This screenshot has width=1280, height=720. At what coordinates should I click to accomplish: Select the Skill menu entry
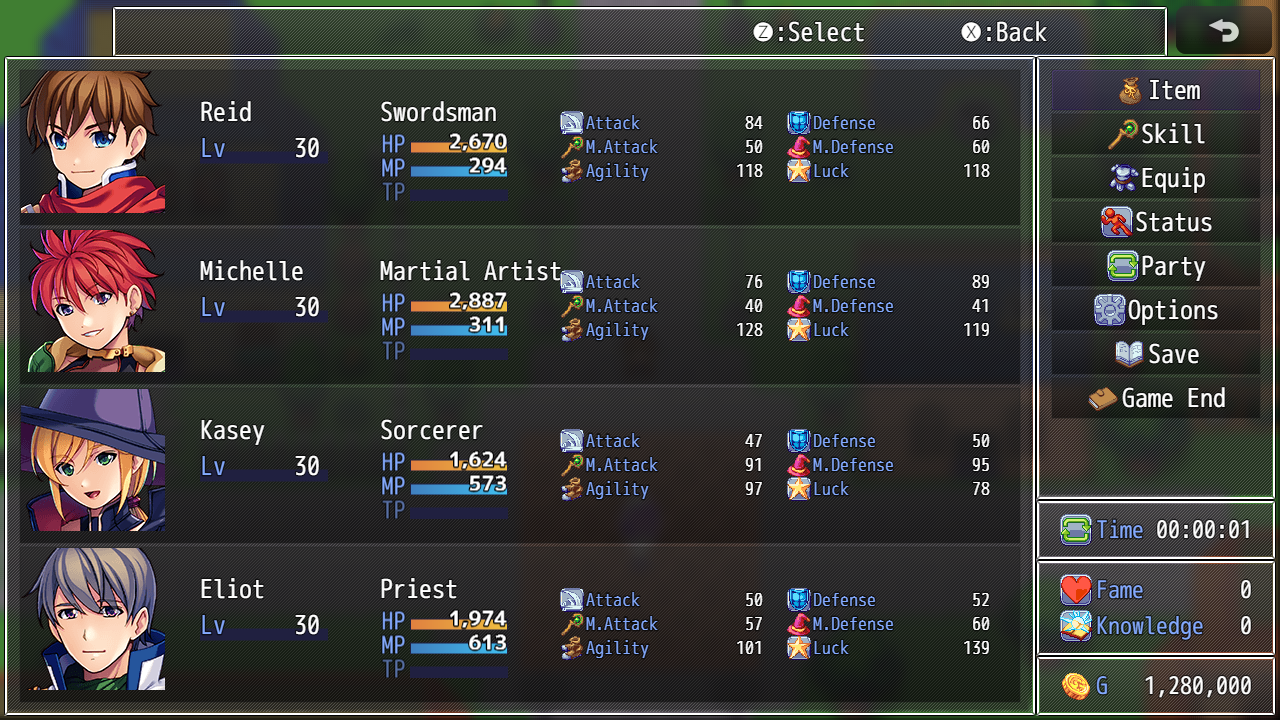point(1156,135)
